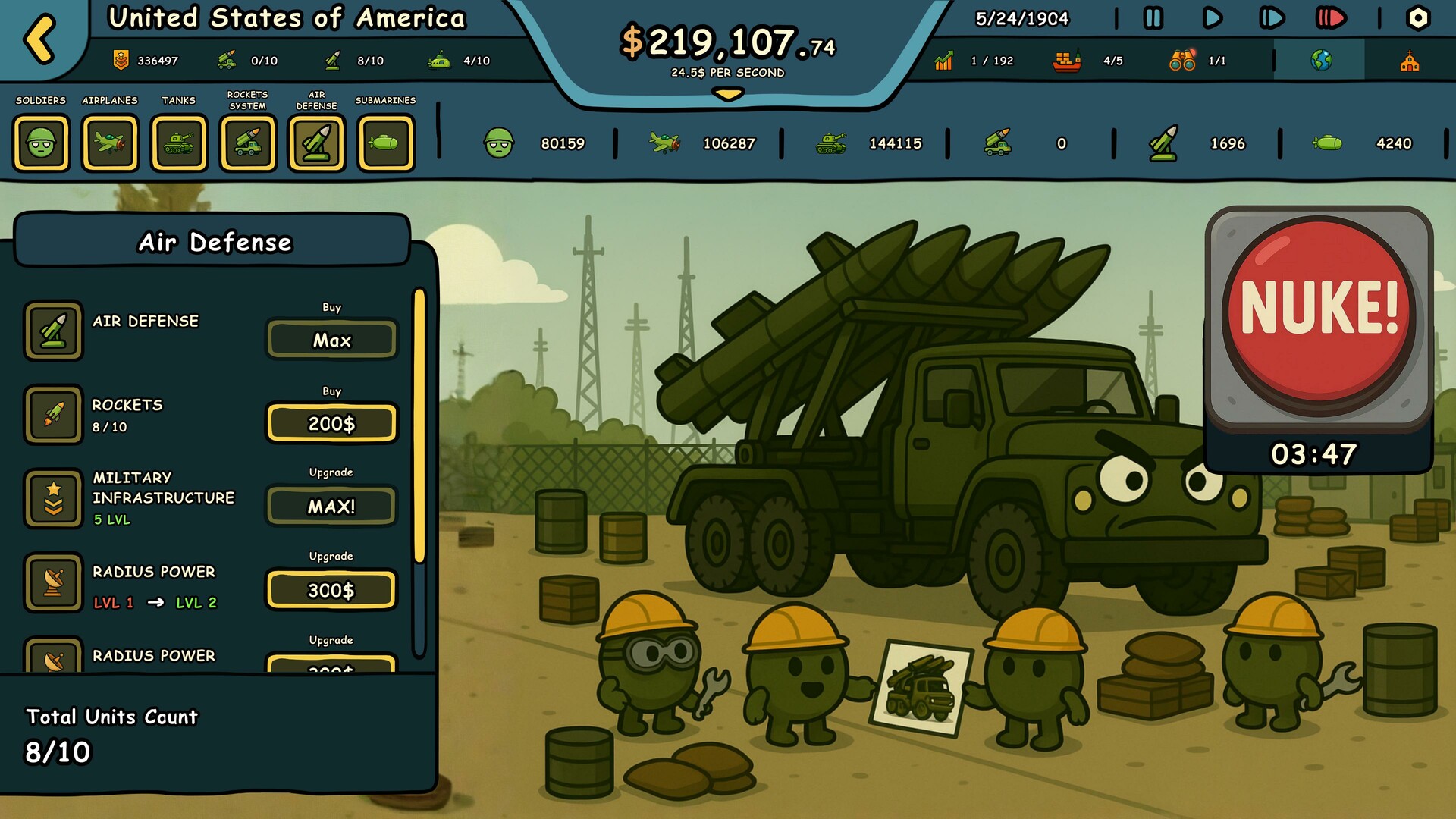The image size is (1456, 819).
Task: Resume normal game speed
Action: pyautogui.click(x=1212, y=18)
